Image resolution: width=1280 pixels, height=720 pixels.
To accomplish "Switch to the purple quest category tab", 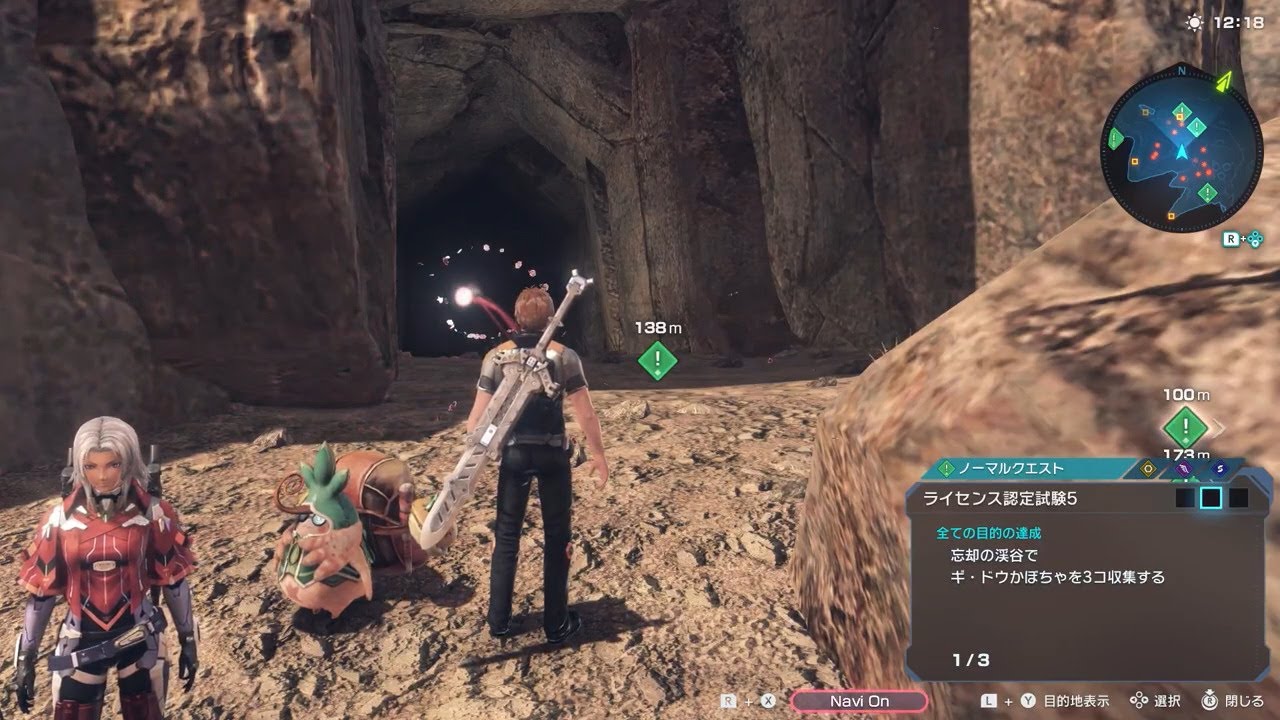I will pyautogui.click(x=1184, y=468).
